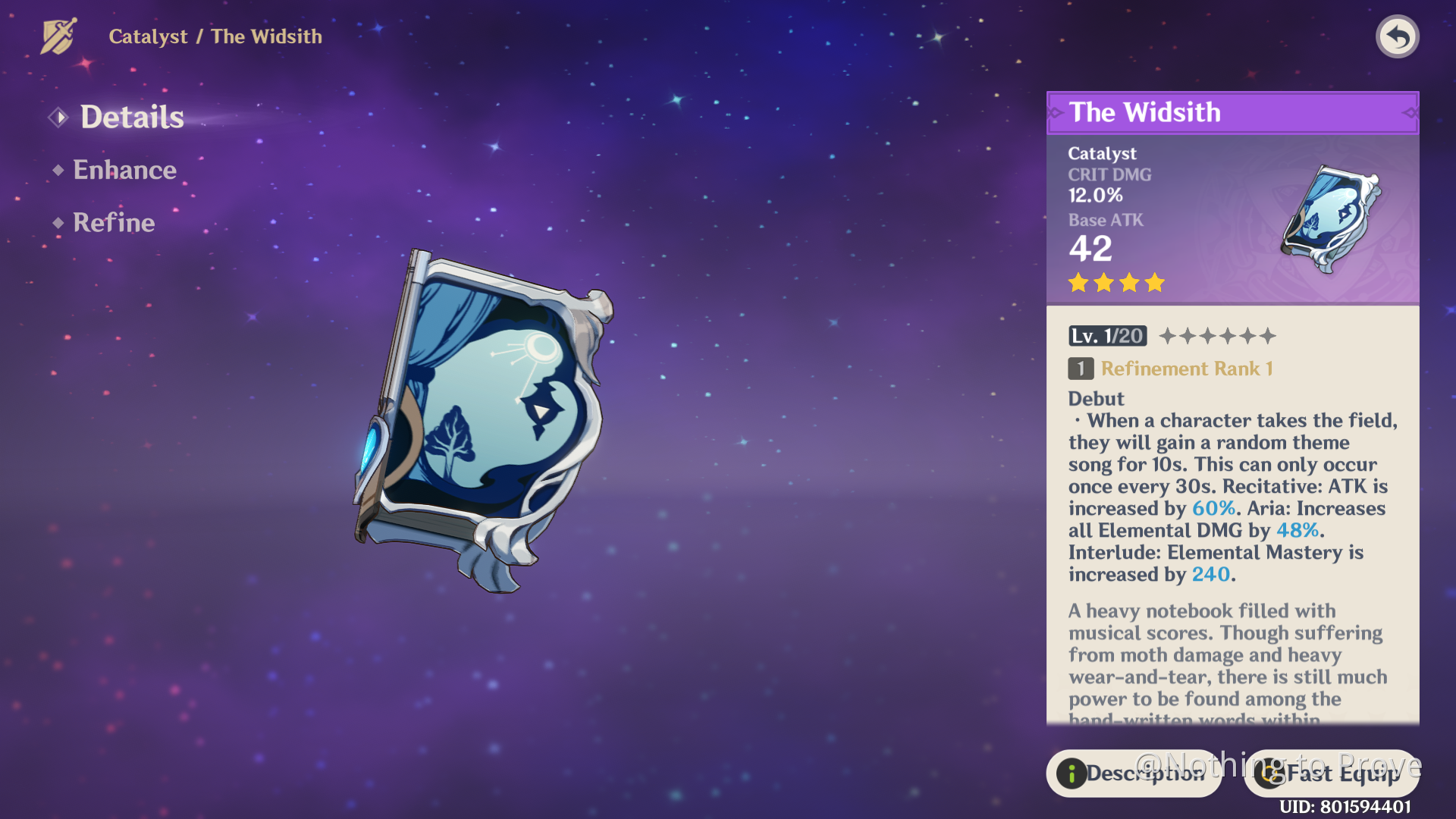Screen dimensions: 1456x819
Task: Select the Refine tab
Action: point(113,223)
